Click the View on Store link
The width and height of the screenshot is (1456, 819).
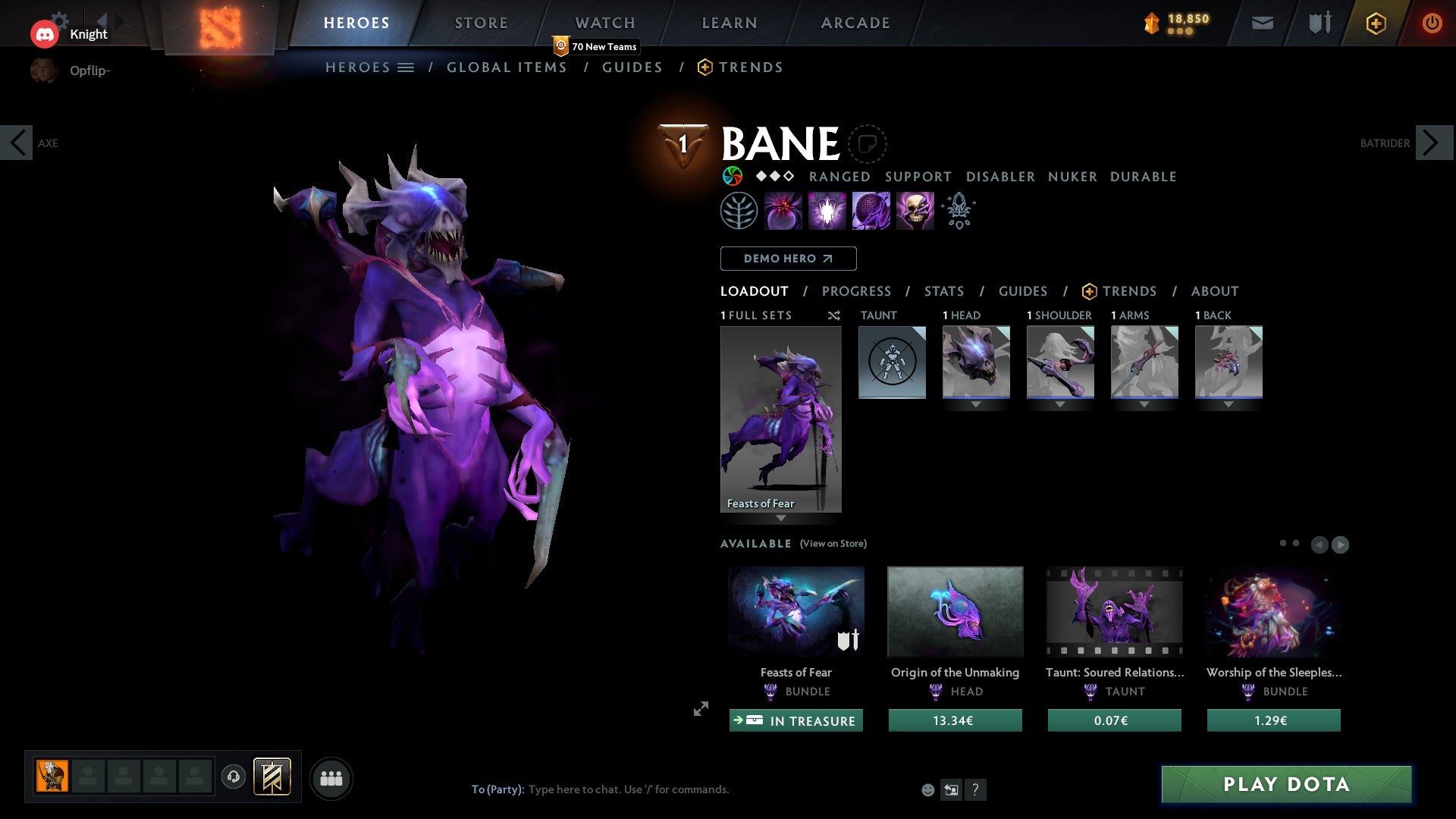(x=833, y=544)
